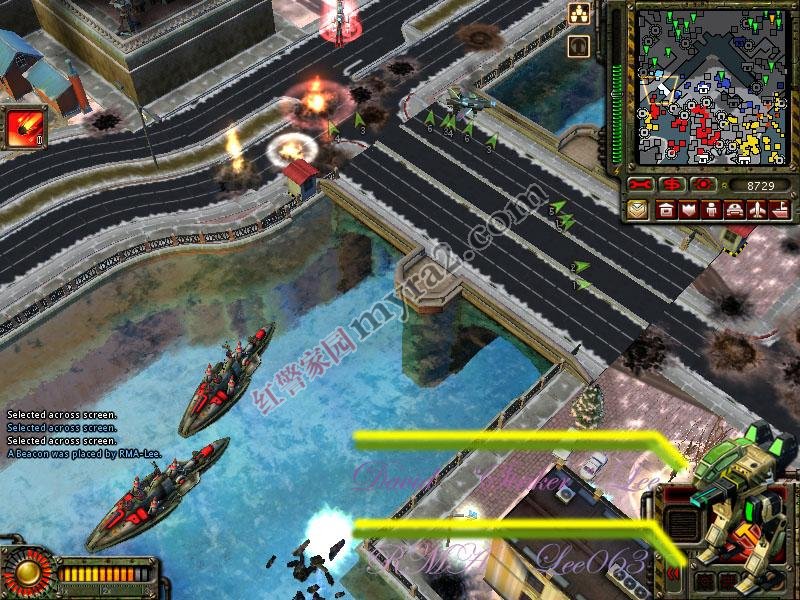800x600 pixels.
Task: Activate the red missile superweapon icon
Action: (x=23, y=128)
